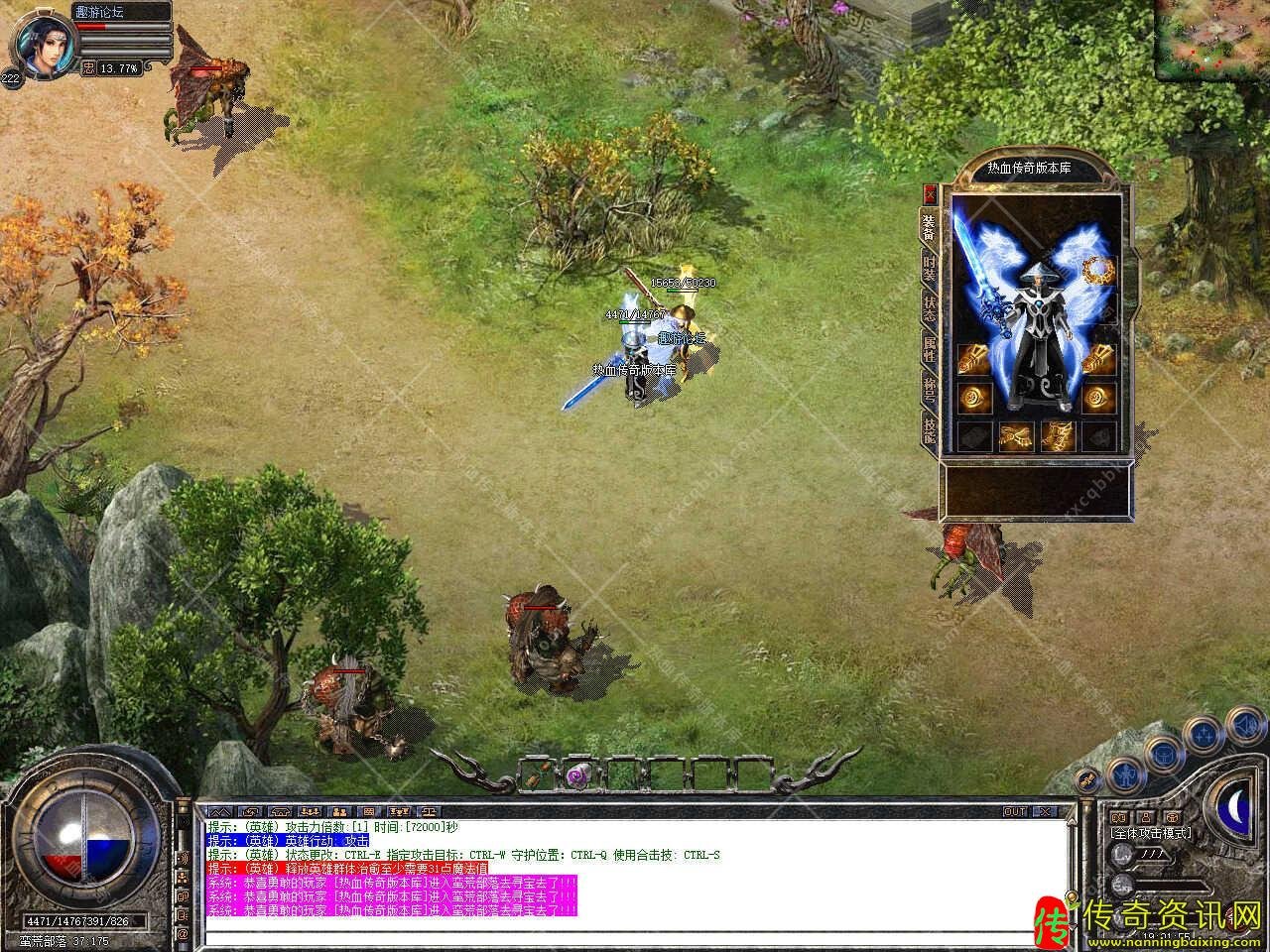Use the purple swirl item in quickbar
The height and width of the screenshot is (952, 1270).
coord(577,775)
